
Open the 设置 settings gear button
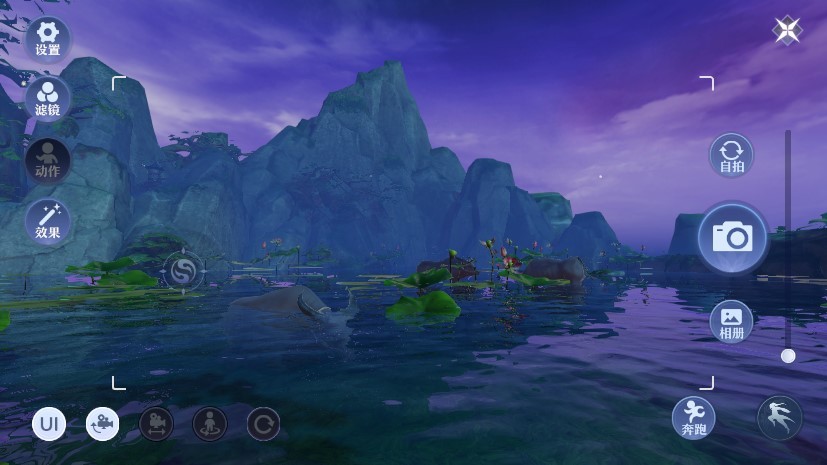coord(47,38)
